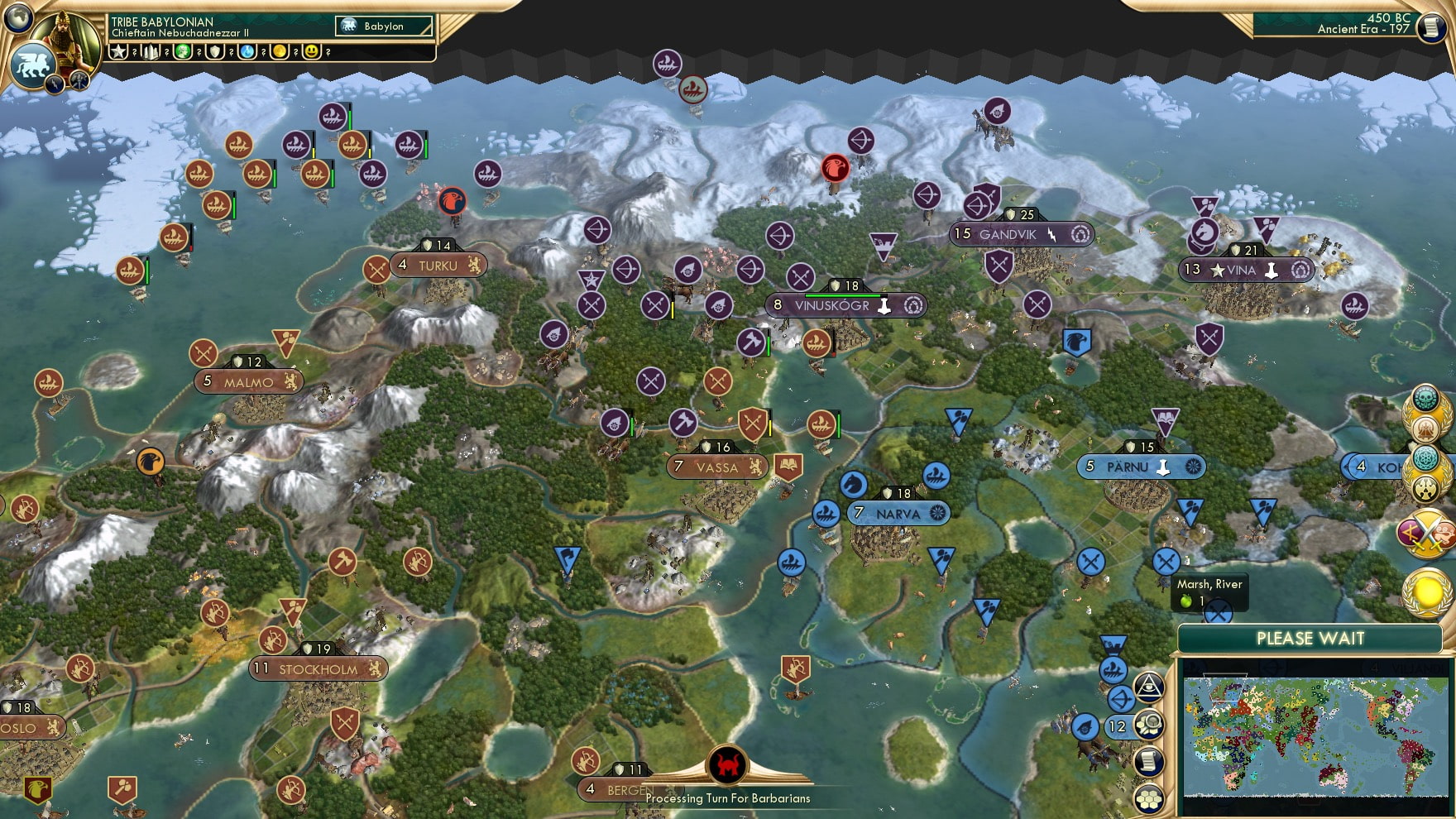Click the science flask icon in the top bar
The height and width of the screenshot is (819, 1456).
247,52
